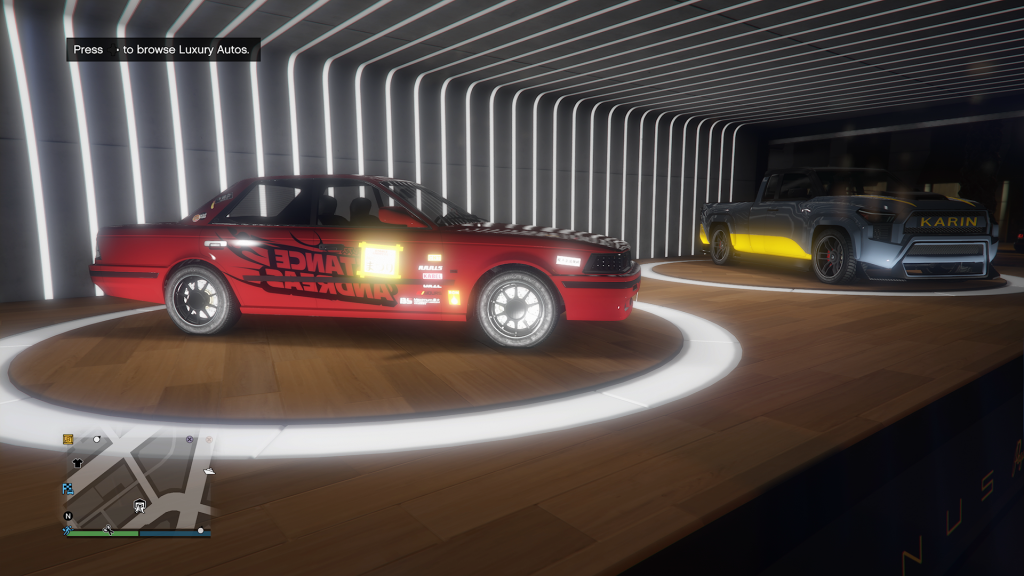Select the purple X blip on minimap
1024x576 pixels.
(x=189, y=439)
